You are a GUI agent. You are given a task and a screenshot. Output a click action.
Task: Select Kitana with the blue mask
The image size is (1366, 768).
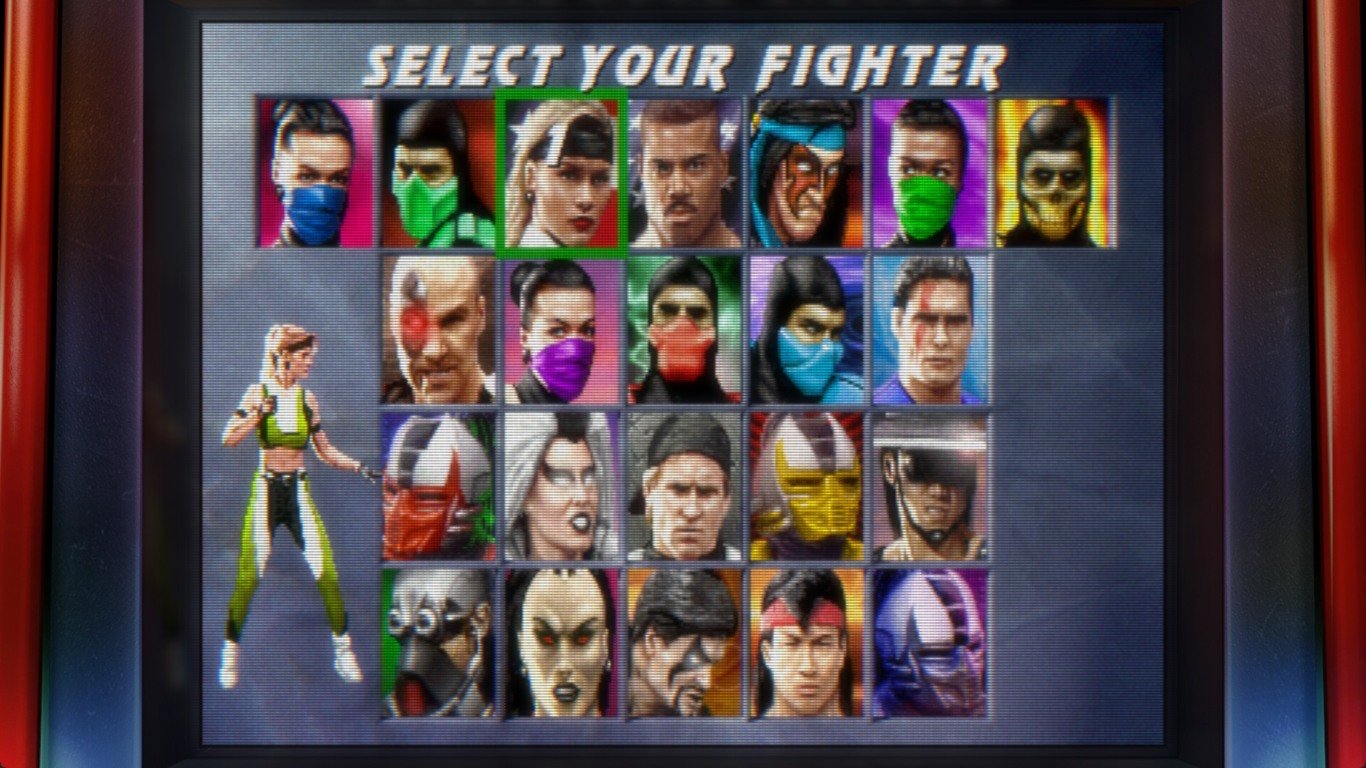[x=315, y=172]
